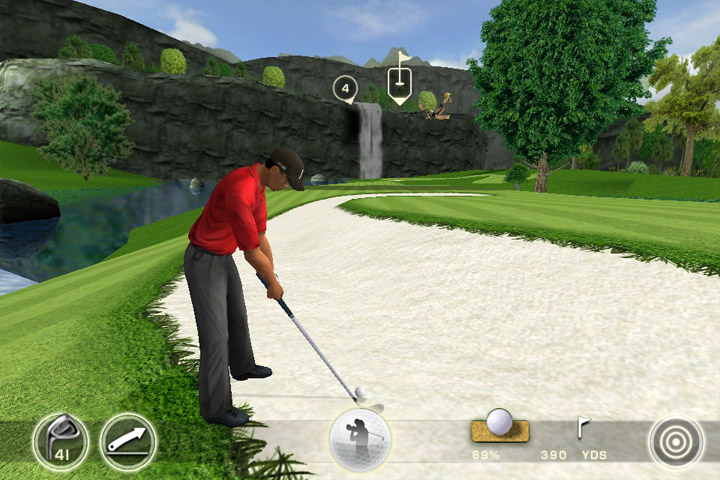Open the 4I club selection button
Viewport: 720px width, 480px height.
60,441
